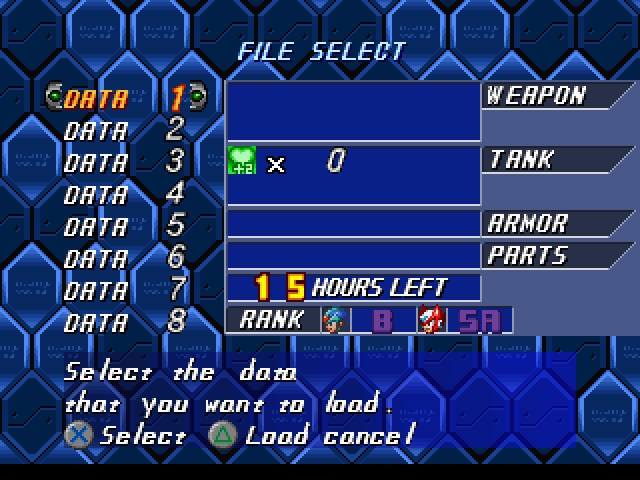Select save file DATA 5
The height and width of the screenshot is (480, 640).
click(123, 225)
